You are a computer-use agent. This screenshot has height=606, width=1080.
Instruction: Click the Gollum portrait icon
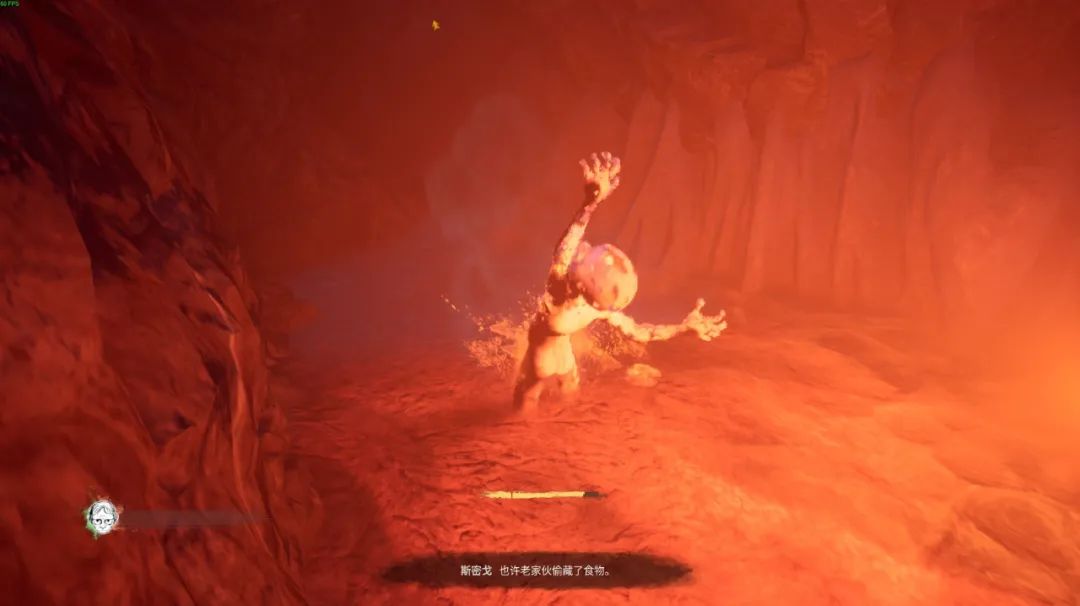[x=101, y=516]
